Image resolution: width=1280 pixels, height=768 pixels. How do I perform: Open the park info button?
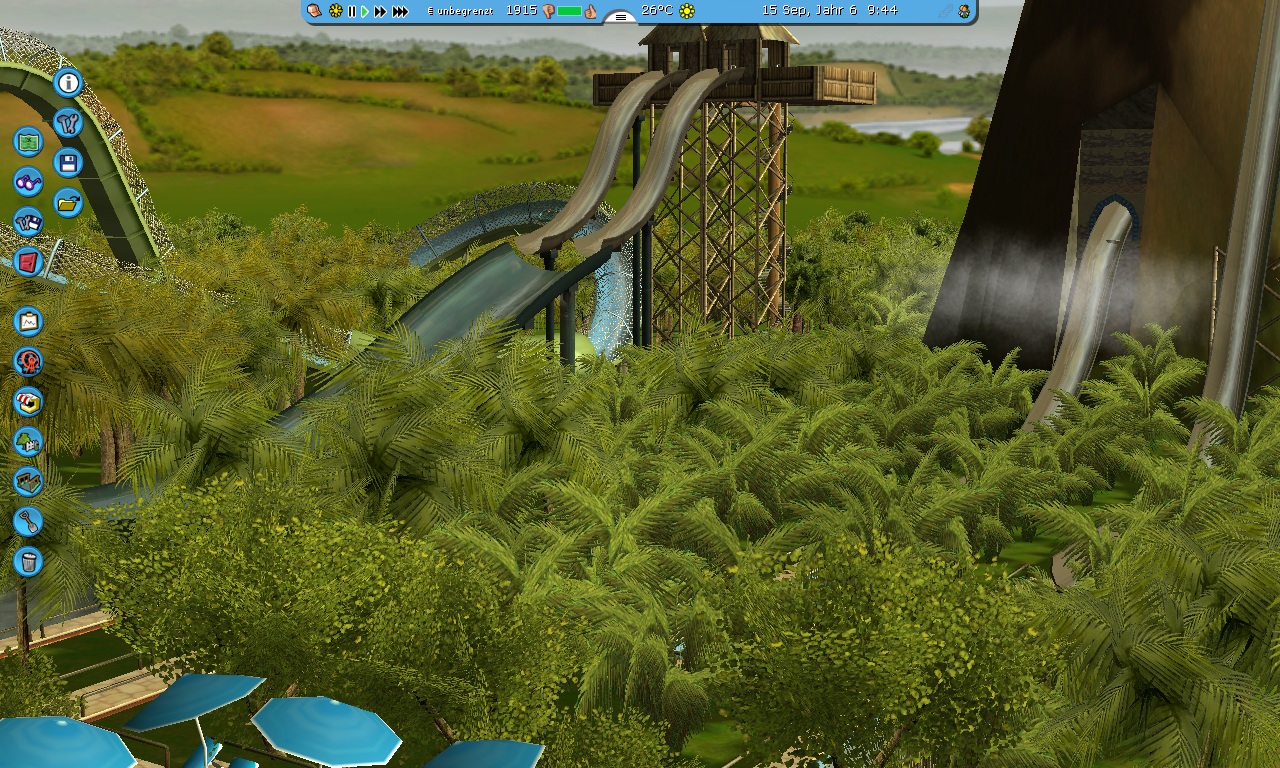(68, 83)
